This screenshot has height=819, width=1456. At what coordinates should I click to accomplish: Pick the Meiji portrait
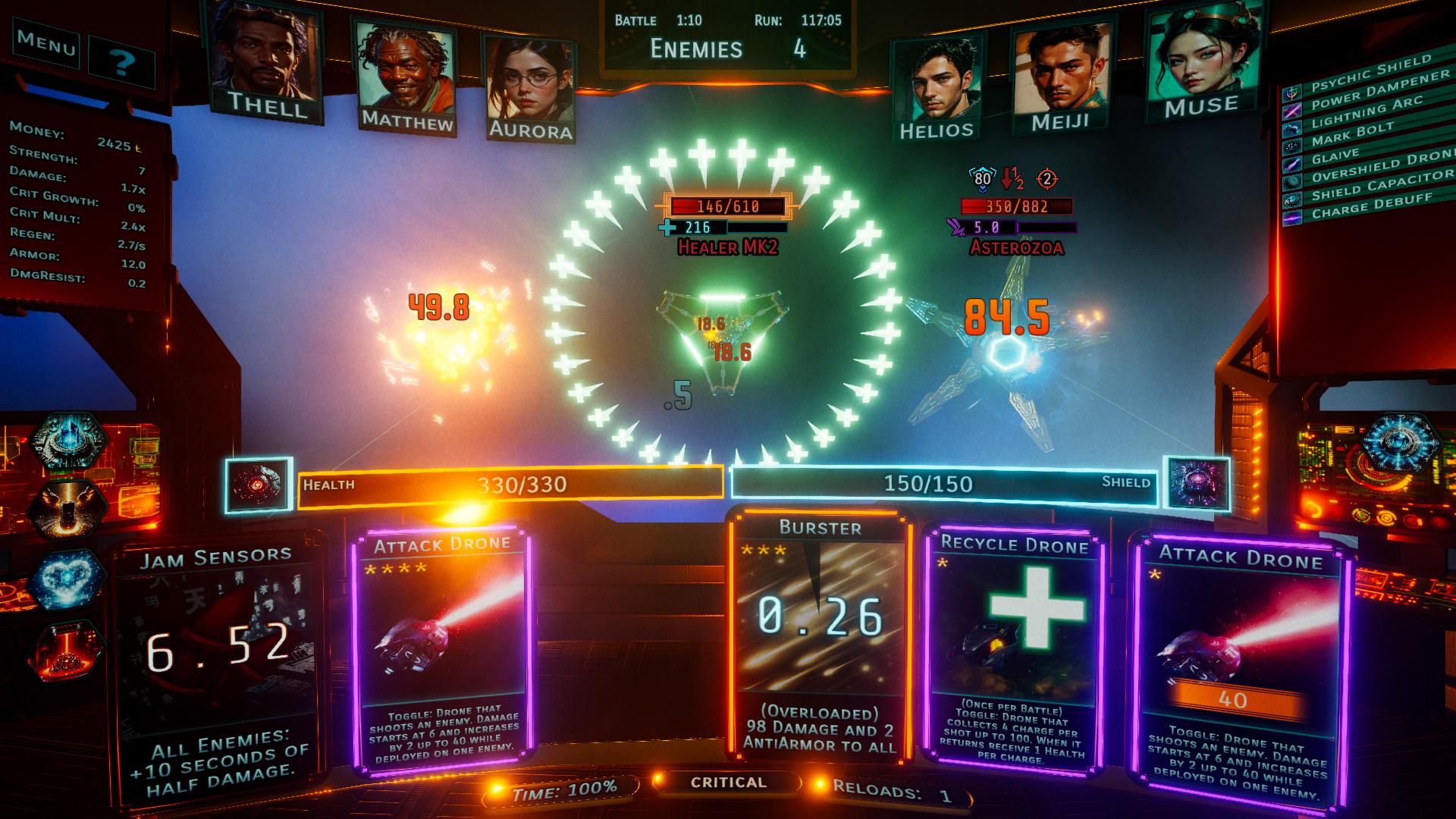pos(1059,76)
